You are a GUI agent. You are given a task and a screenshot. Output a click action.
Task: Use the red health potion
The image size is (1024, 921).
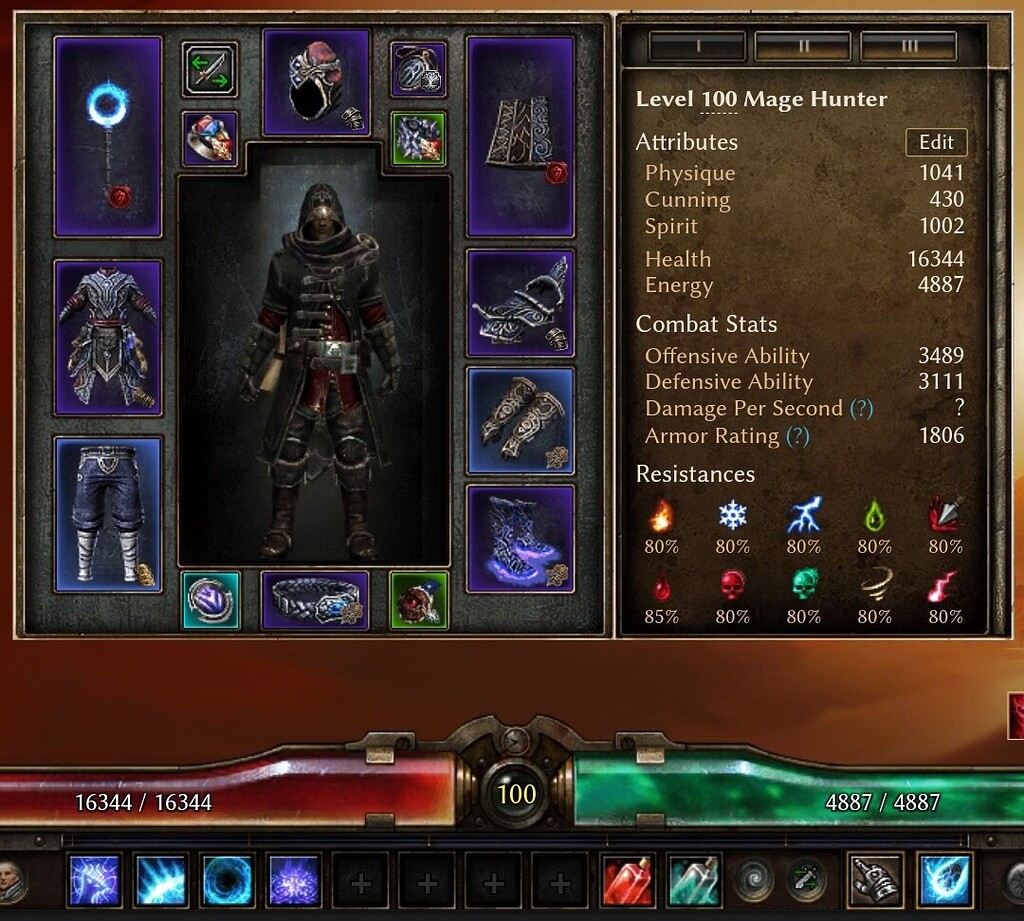[x=628, y=880]
